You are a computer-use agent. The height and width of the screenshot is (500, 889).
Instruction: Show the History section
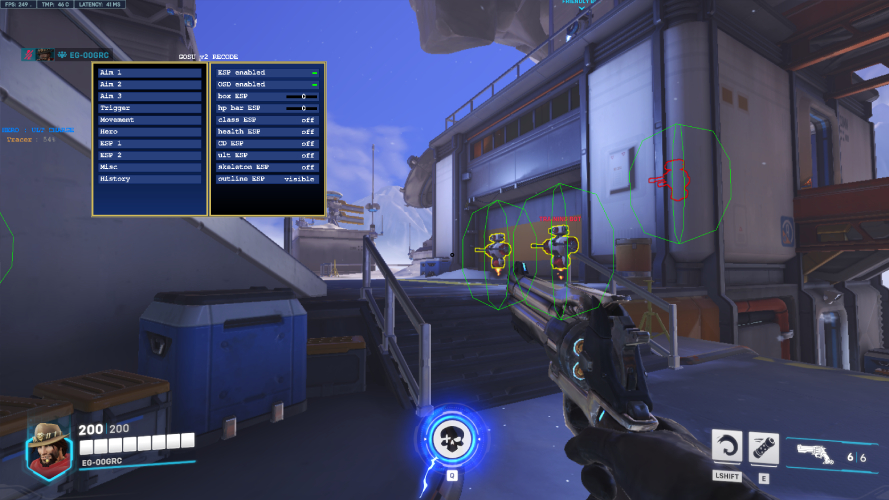tap(149, 179)
